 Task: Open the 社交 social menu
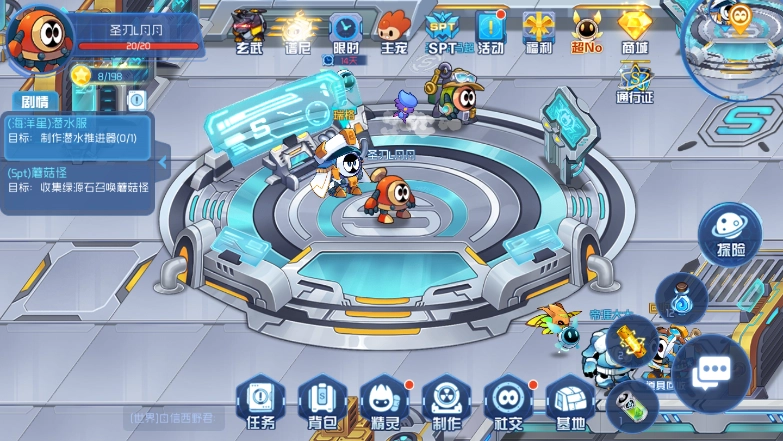509,401
